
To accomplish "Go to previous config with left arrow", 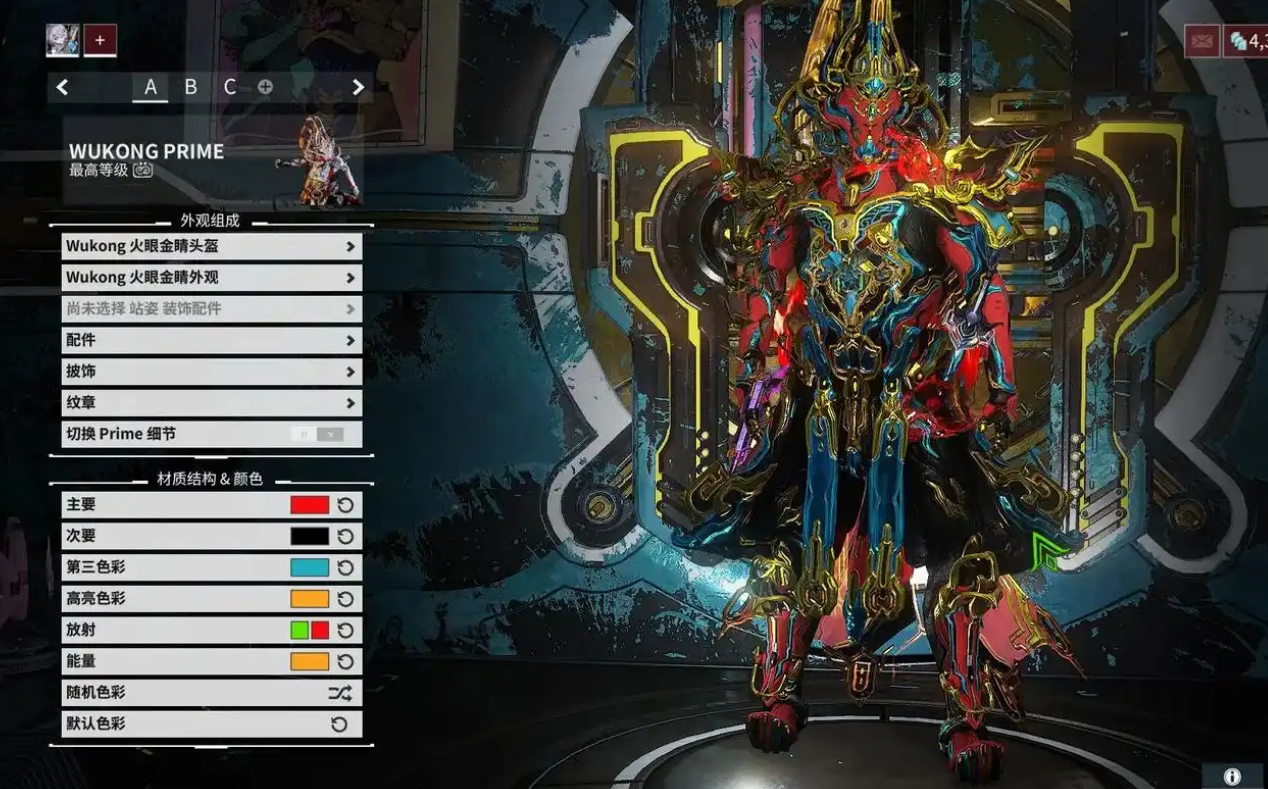I will point(62,87).
